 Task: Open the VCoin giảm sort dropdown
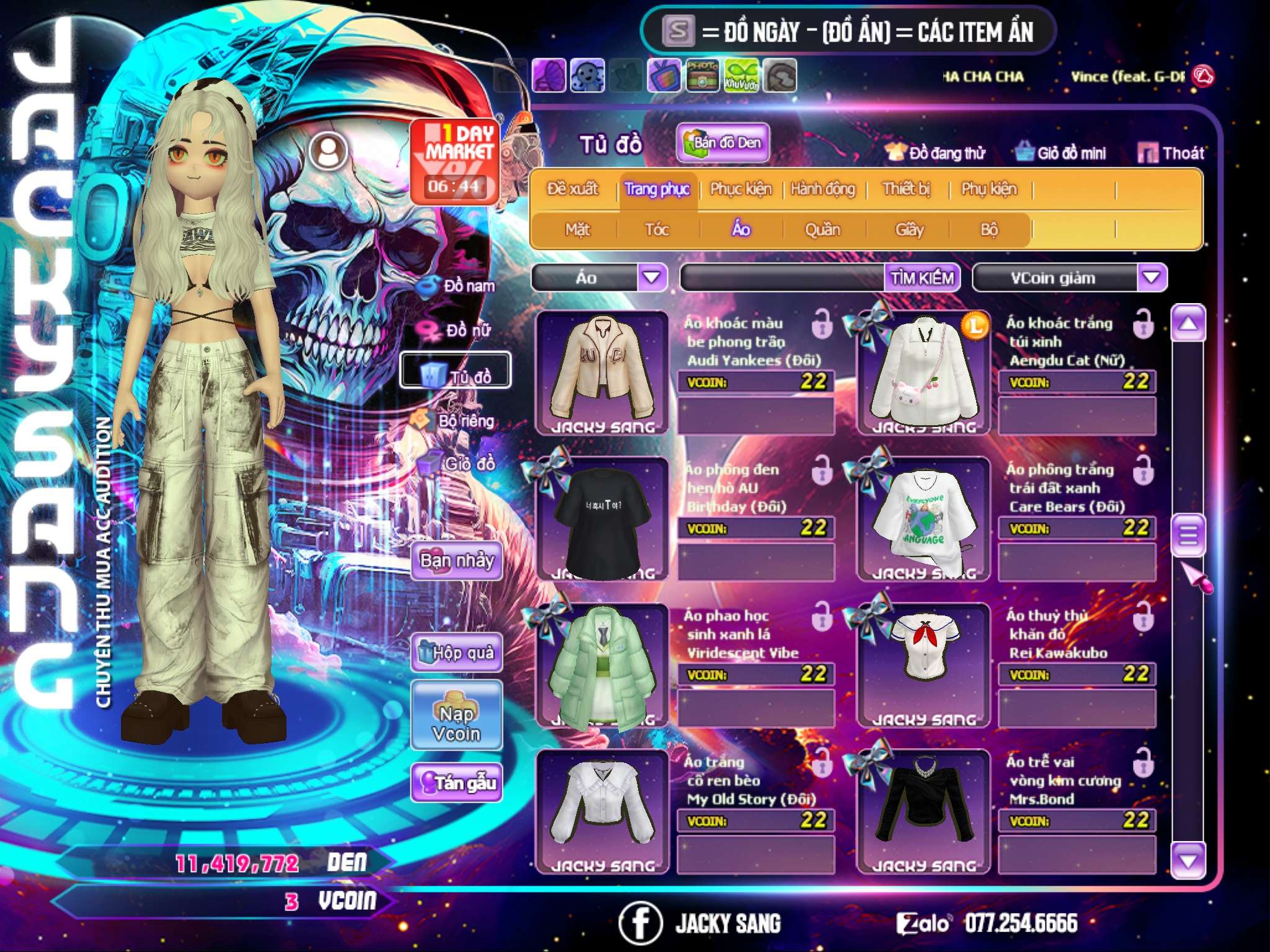1152,278
